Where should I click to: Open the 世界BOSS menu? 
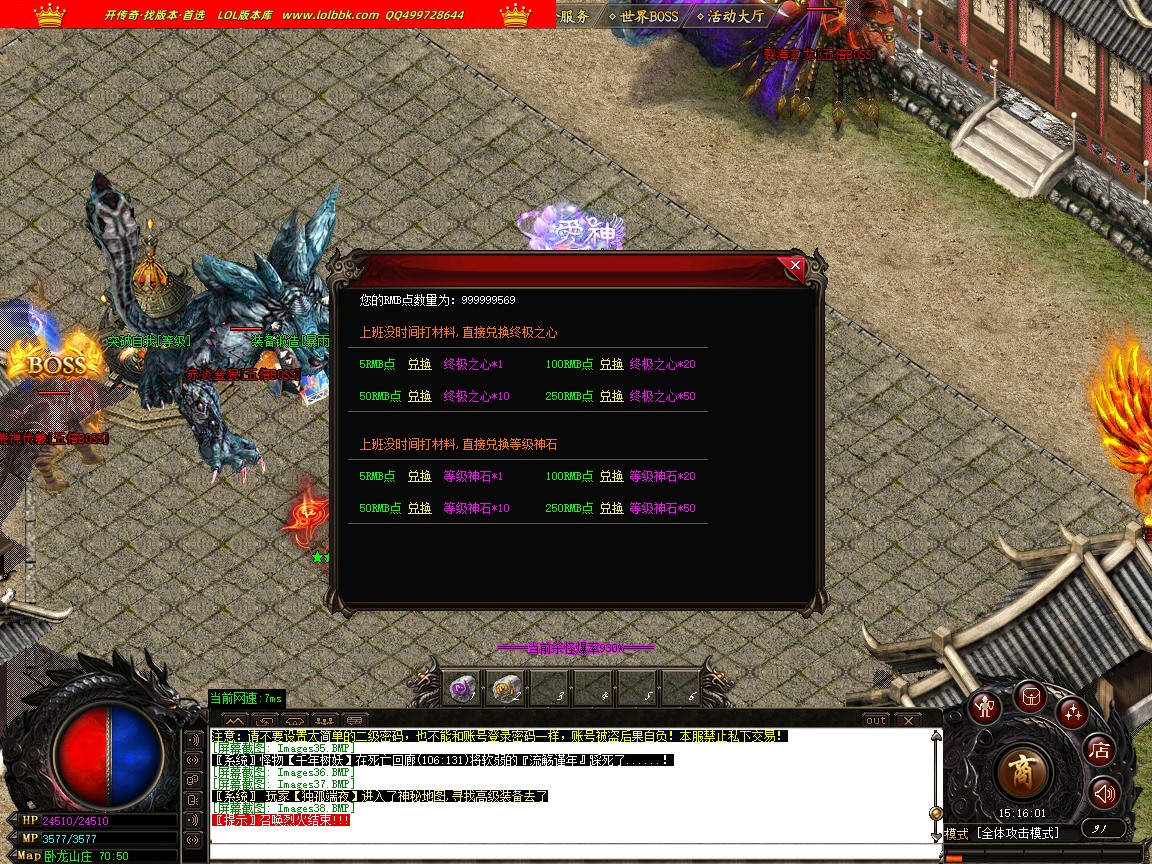tap(648, 16)
